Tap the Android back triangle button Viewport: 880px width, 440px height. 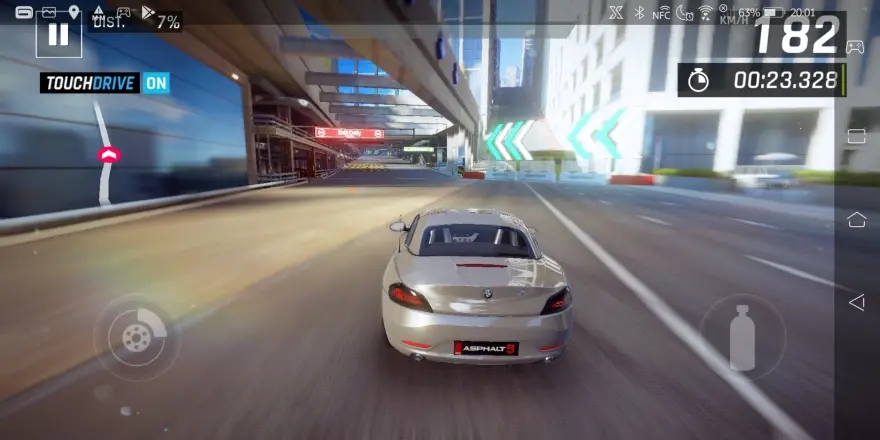(x=856, y=302)
